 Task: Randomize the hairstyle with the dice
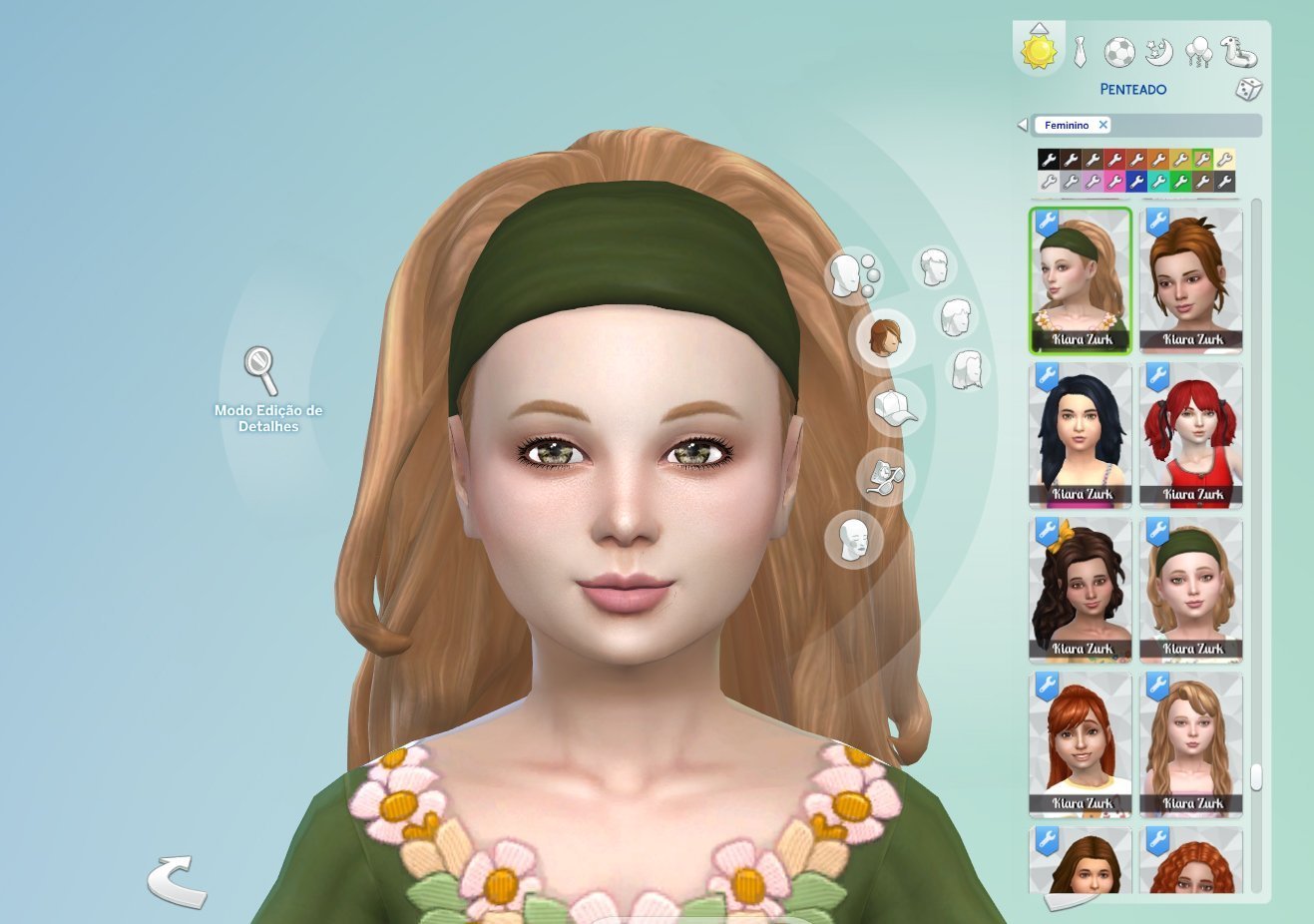1248,89
